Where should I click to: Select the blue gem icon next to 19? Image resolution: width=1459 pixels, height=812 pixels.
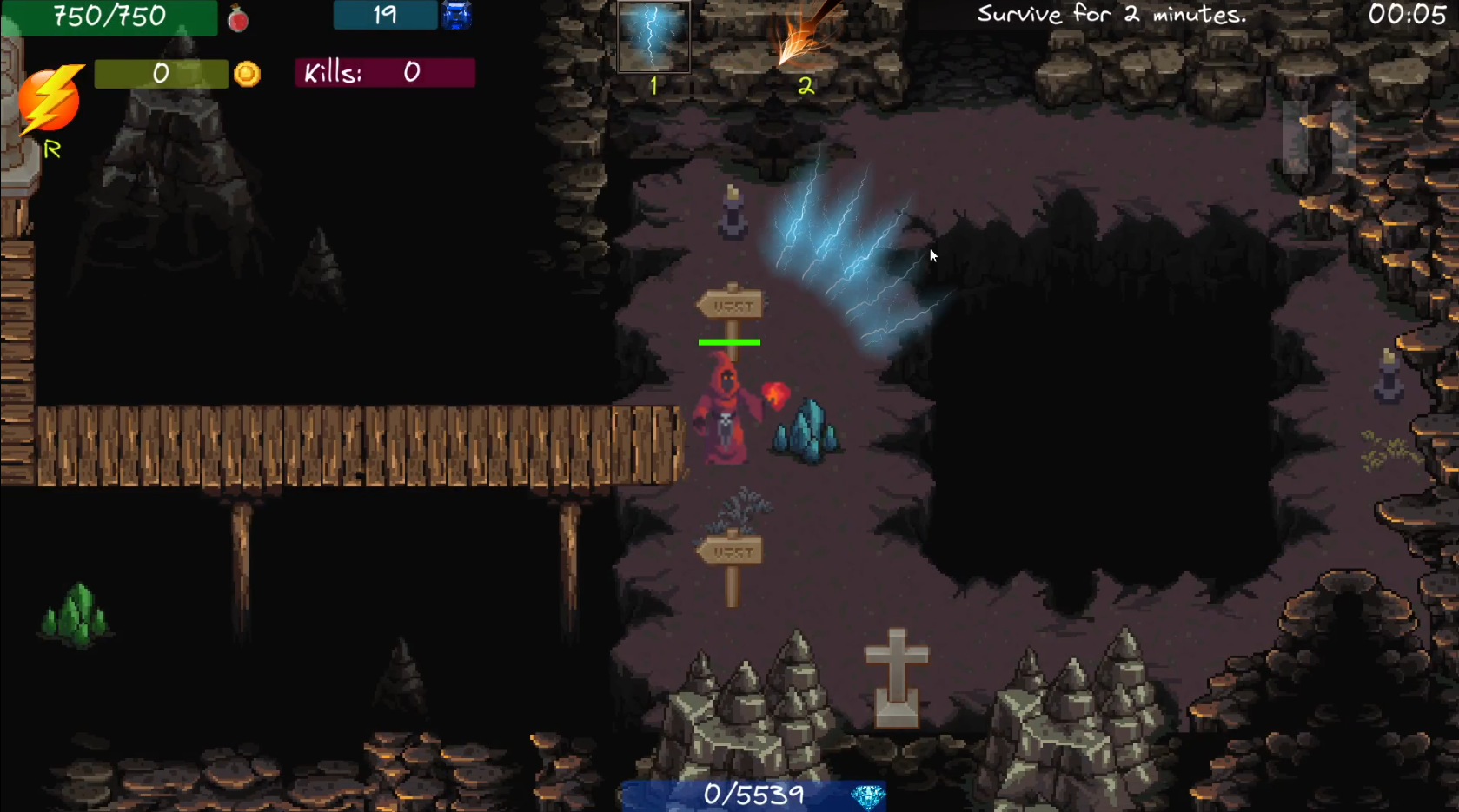click(457, 15)
